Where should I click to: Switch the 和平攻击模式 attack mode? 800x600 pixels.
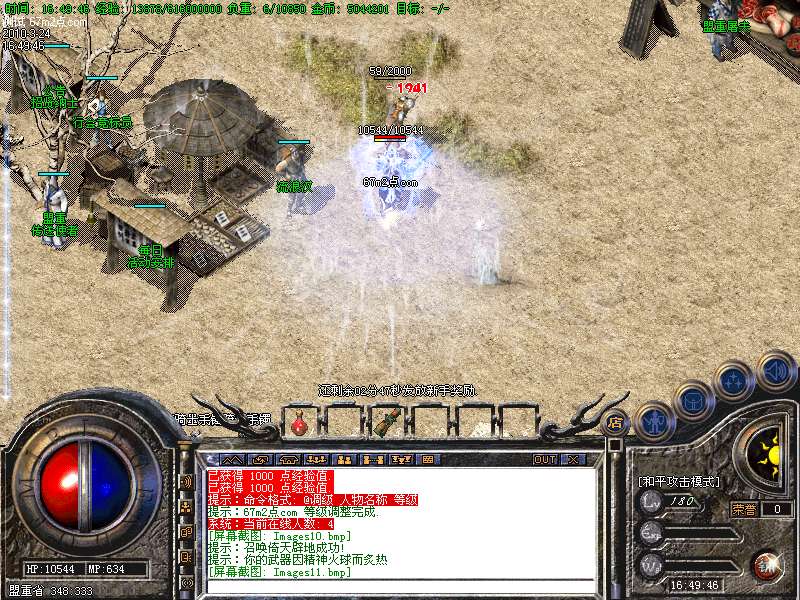pos(680,481)
